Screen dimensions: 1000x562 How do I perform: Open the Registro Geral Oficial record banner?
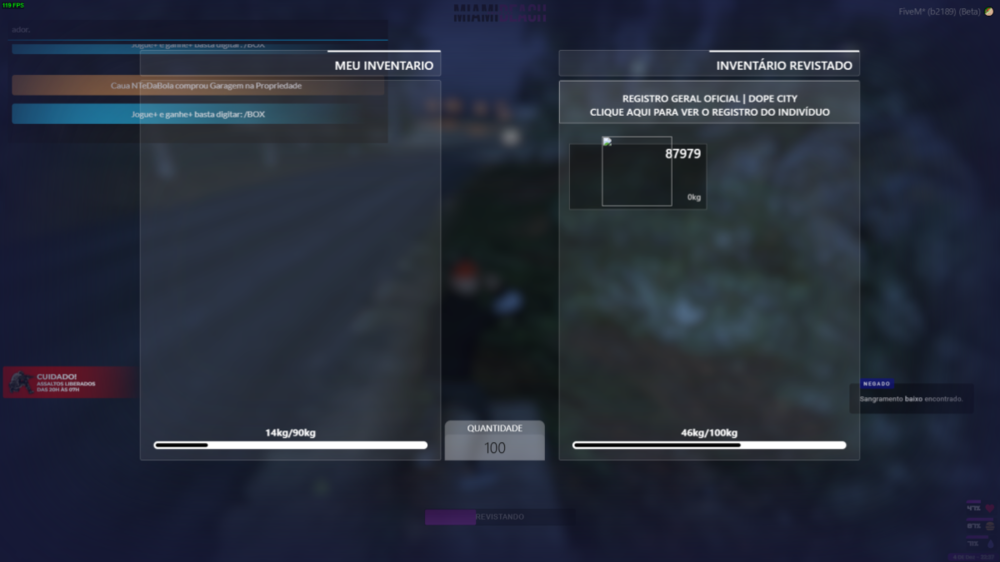point(709,105)
